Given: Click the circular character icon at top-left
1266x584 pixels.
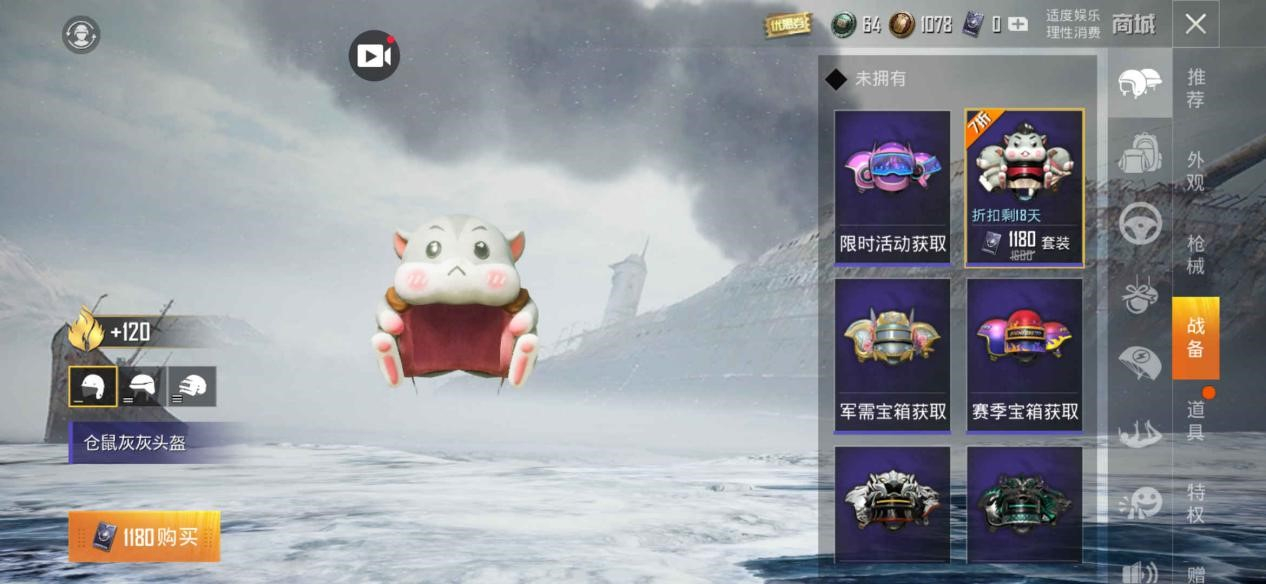Looking at the screenshot, I should 81,35.
